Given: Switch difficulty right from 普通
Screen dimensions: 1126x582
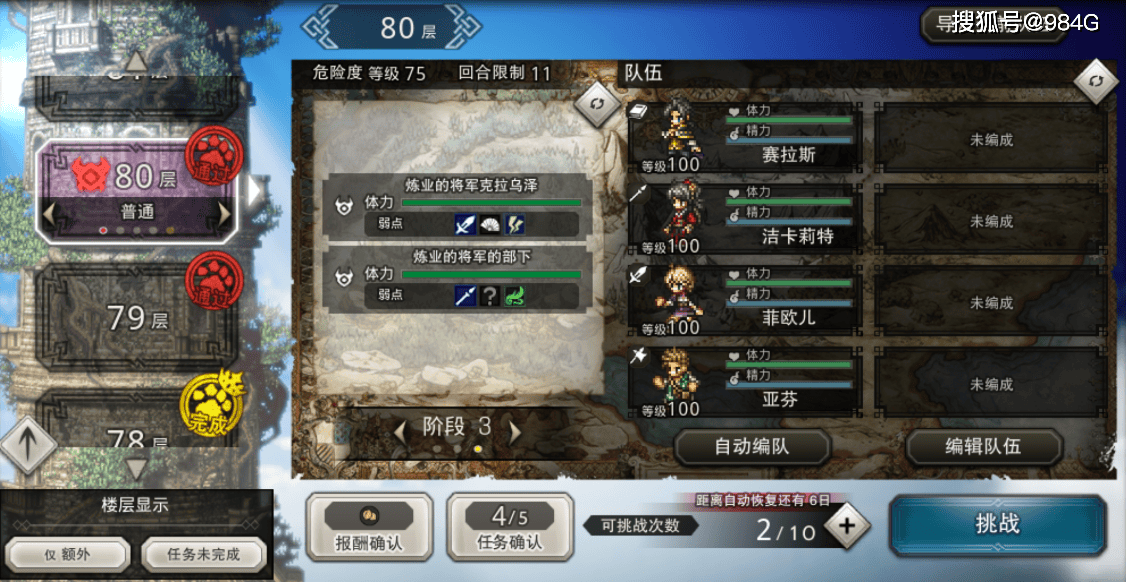Looking at the screenshot, I should [225, 213].
